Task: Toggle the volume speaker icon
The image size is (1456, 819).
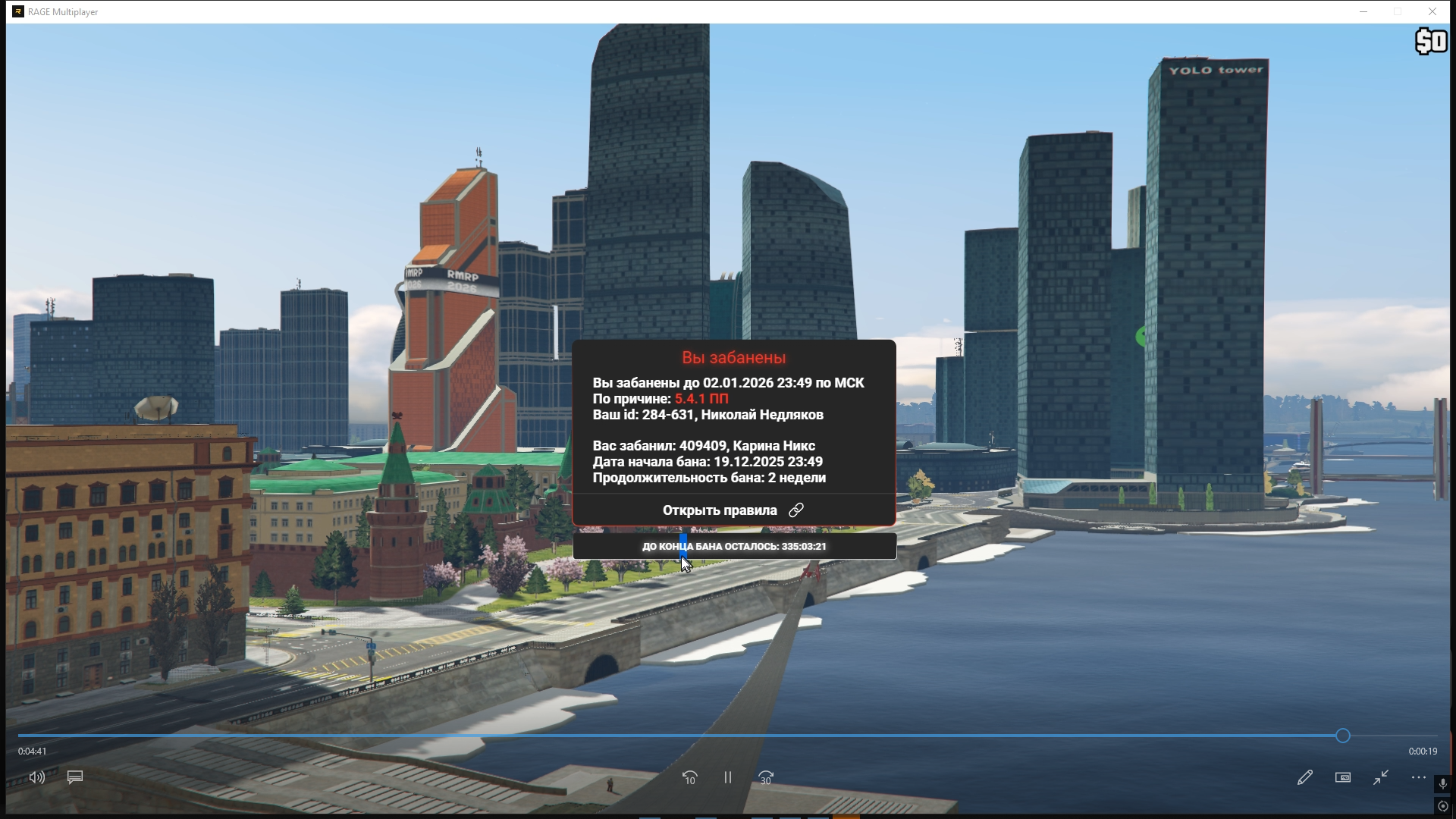Action: 36,777
